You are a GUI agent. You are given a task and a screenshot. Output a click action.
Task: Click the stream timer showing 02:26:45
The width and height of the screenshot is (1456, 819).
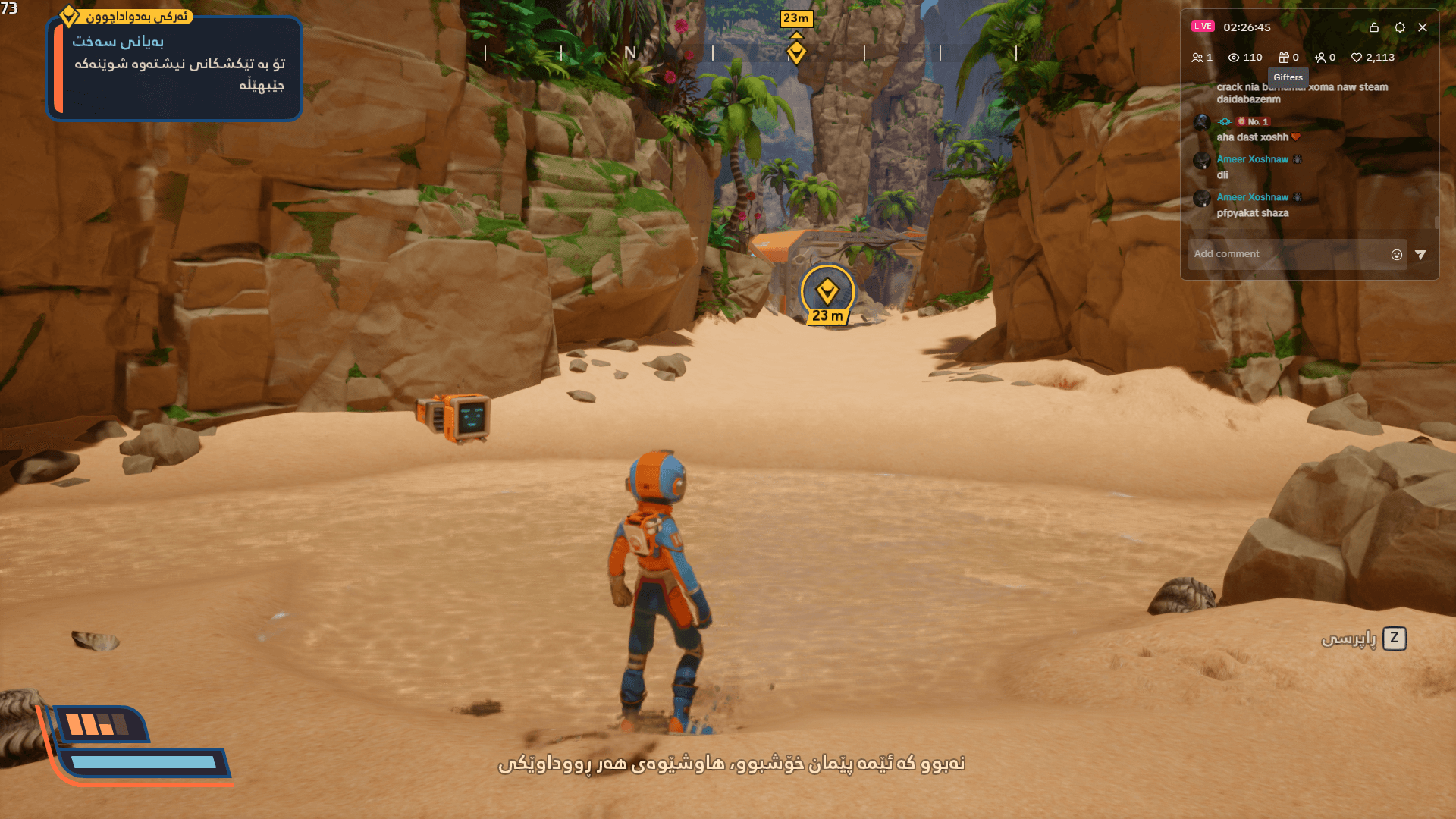coord(1247,27)
